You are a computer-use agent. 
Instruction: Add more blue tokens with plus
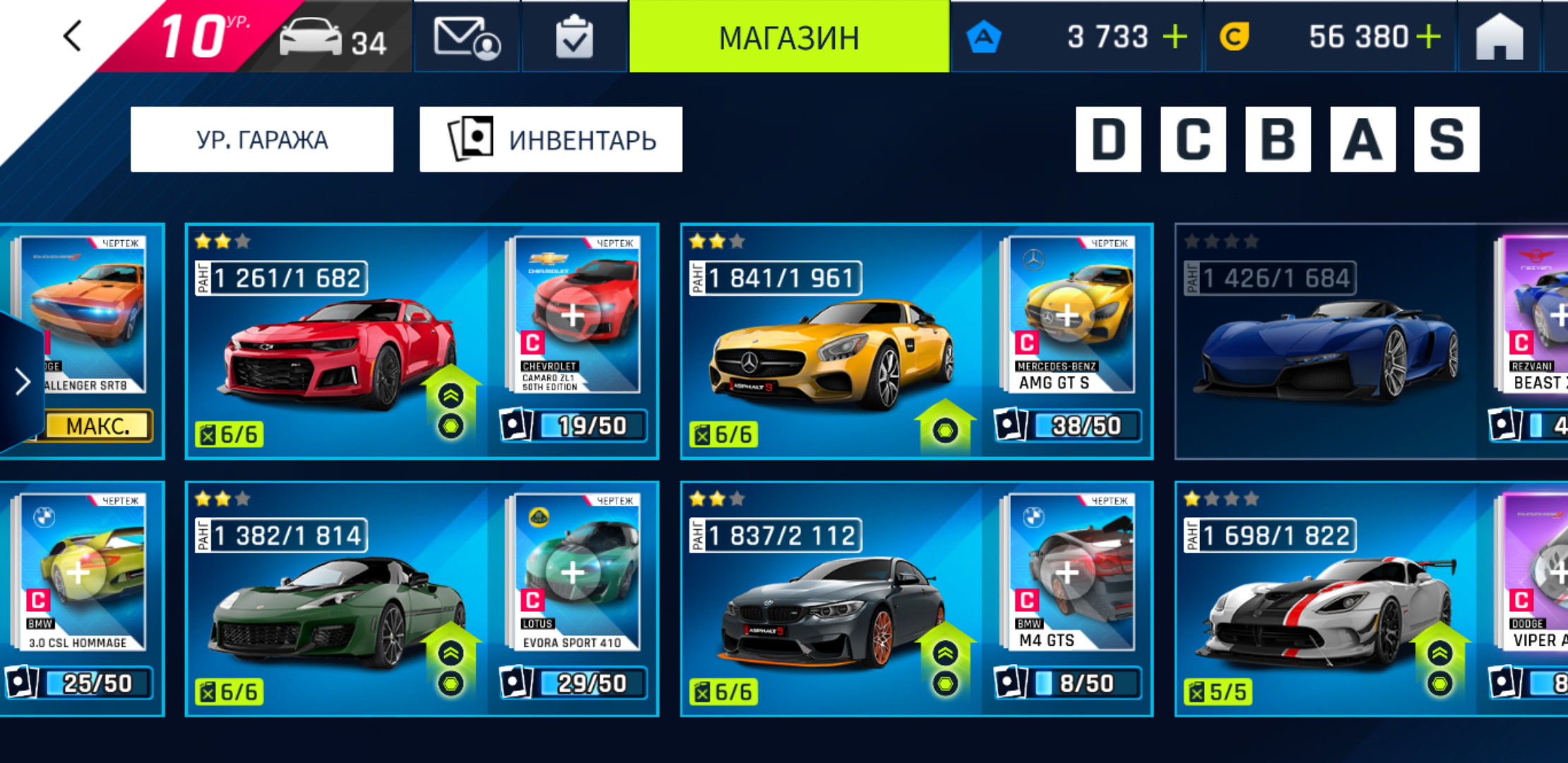pyautogui.click(x=1175, y=37)
